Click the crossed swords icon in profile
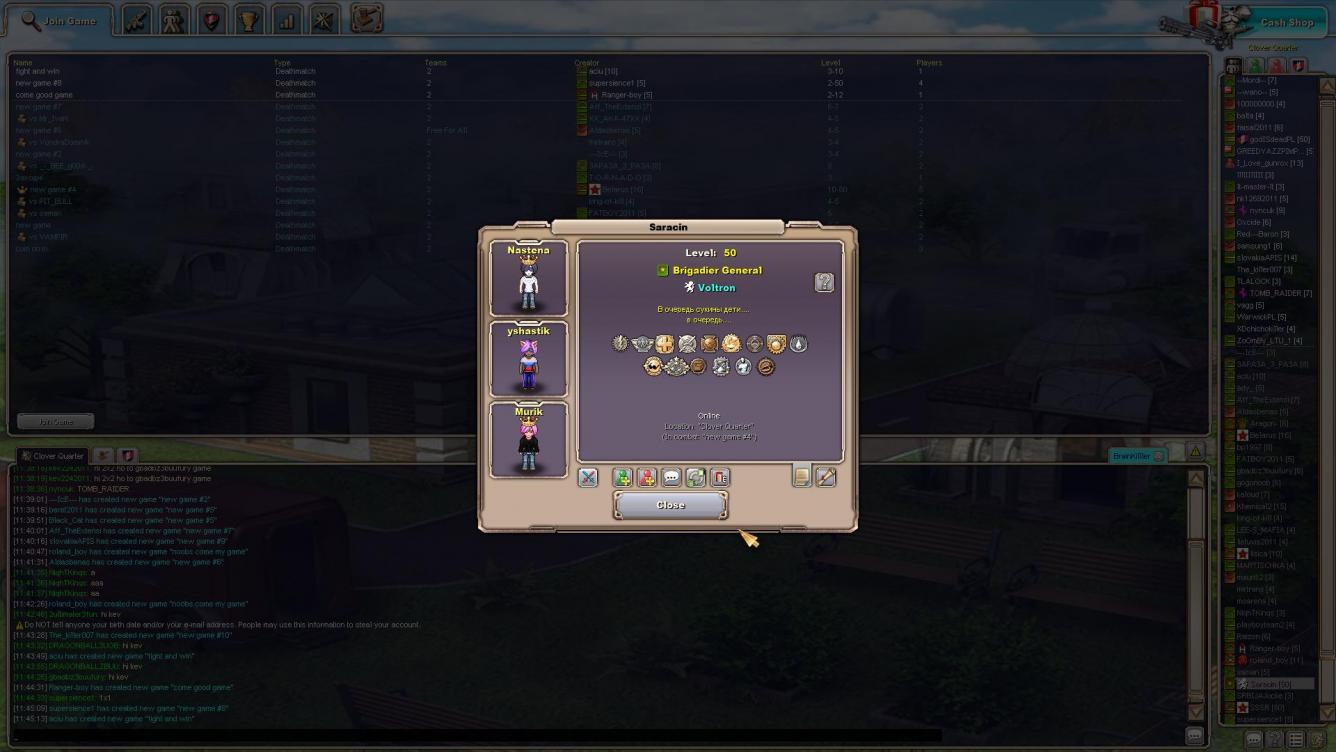The image size is (1336, 752). (x=588, y=478)
